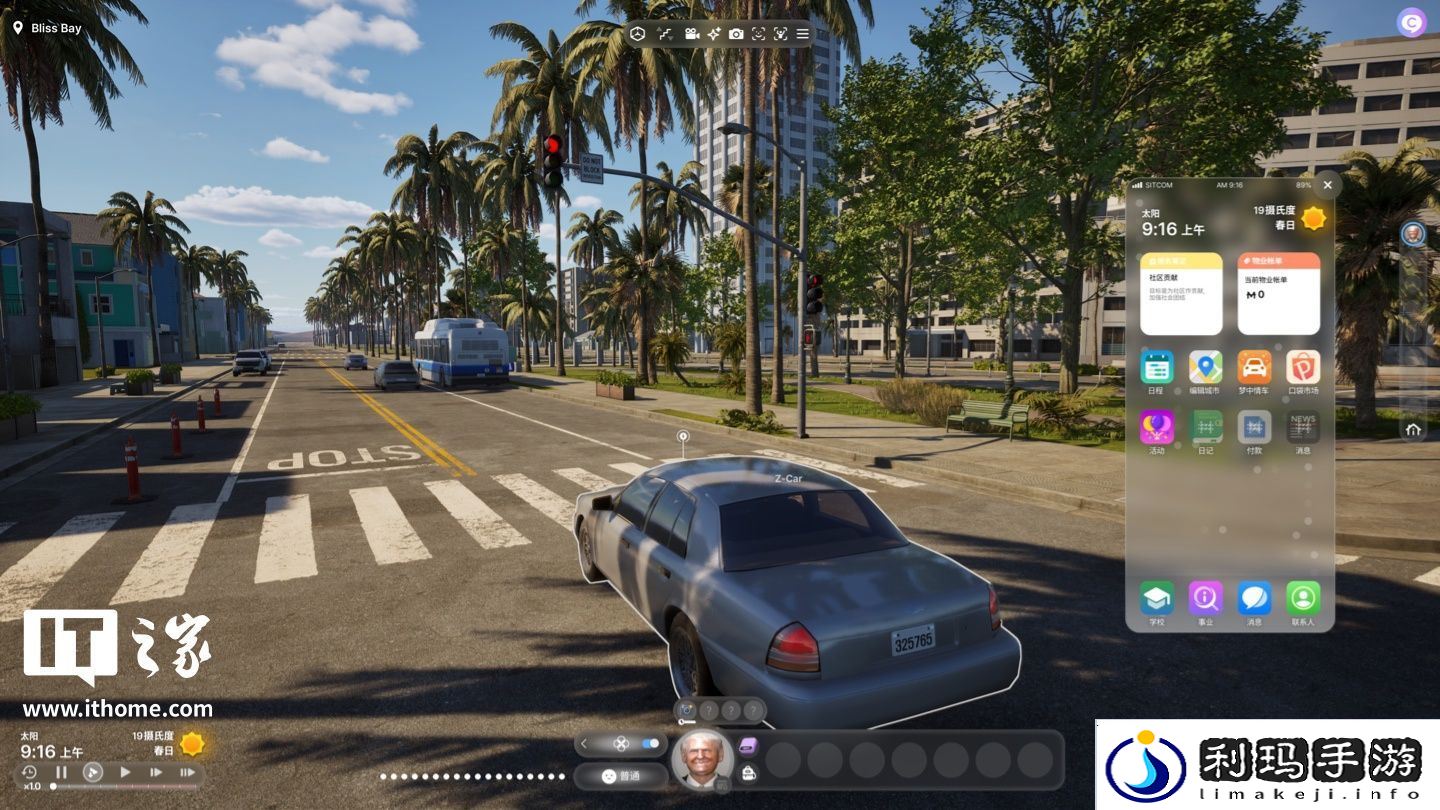Click the 普通 mood status button

[x=621, y=775]
